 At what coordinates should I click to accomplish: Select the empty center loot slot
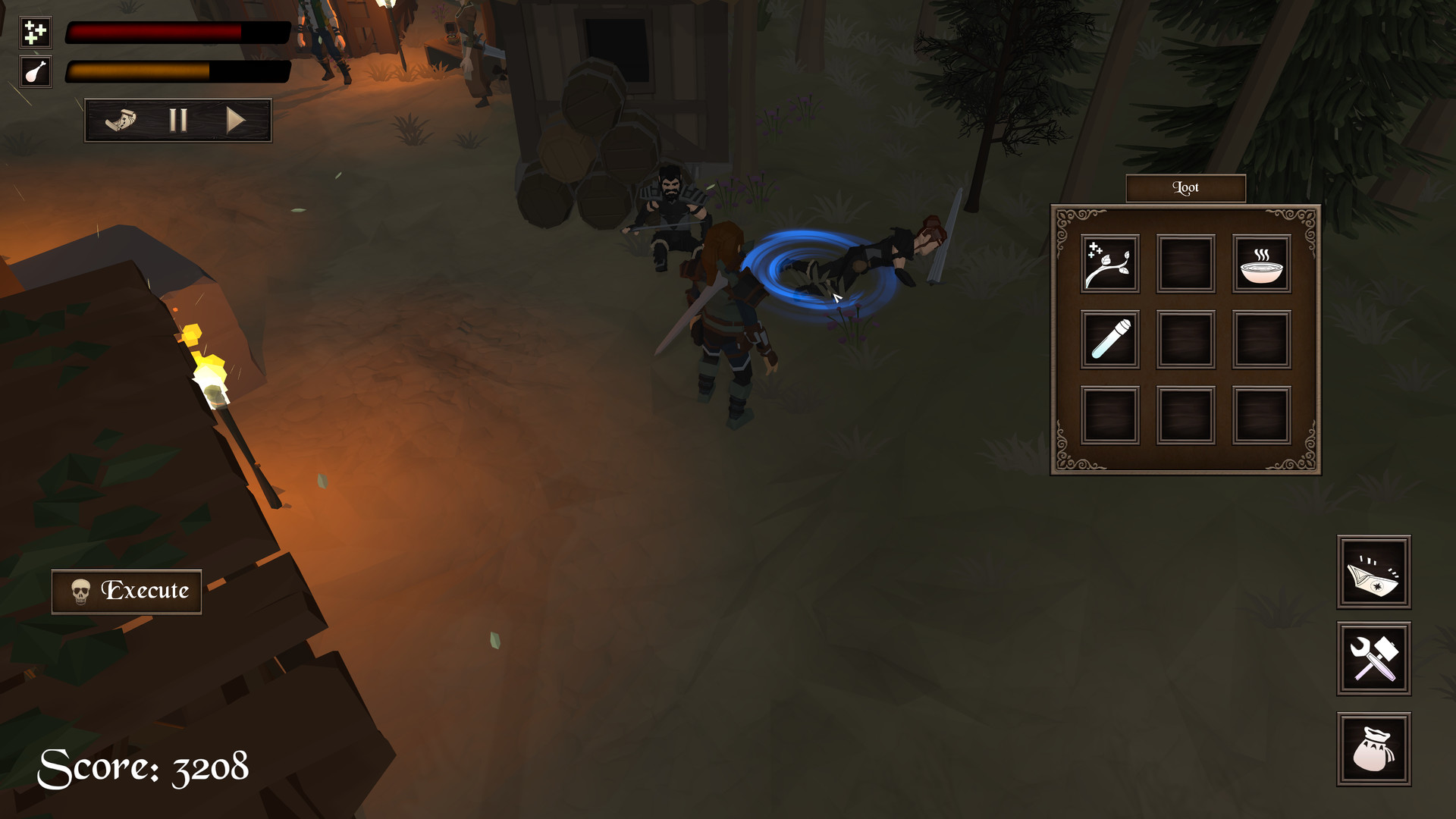tap(1185, 338)
